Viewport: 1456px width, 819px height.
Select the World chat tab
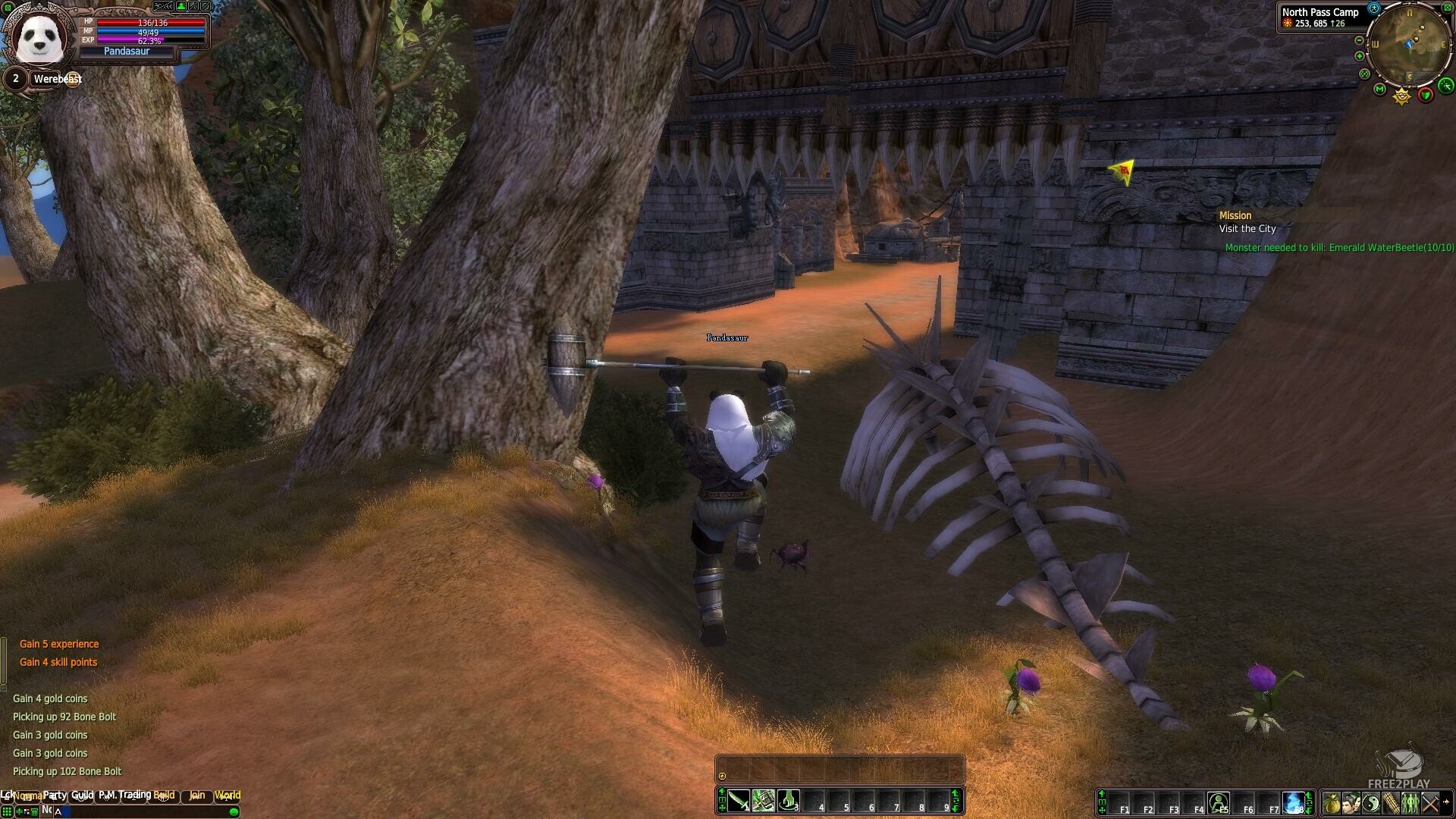[x=227, y=795]
